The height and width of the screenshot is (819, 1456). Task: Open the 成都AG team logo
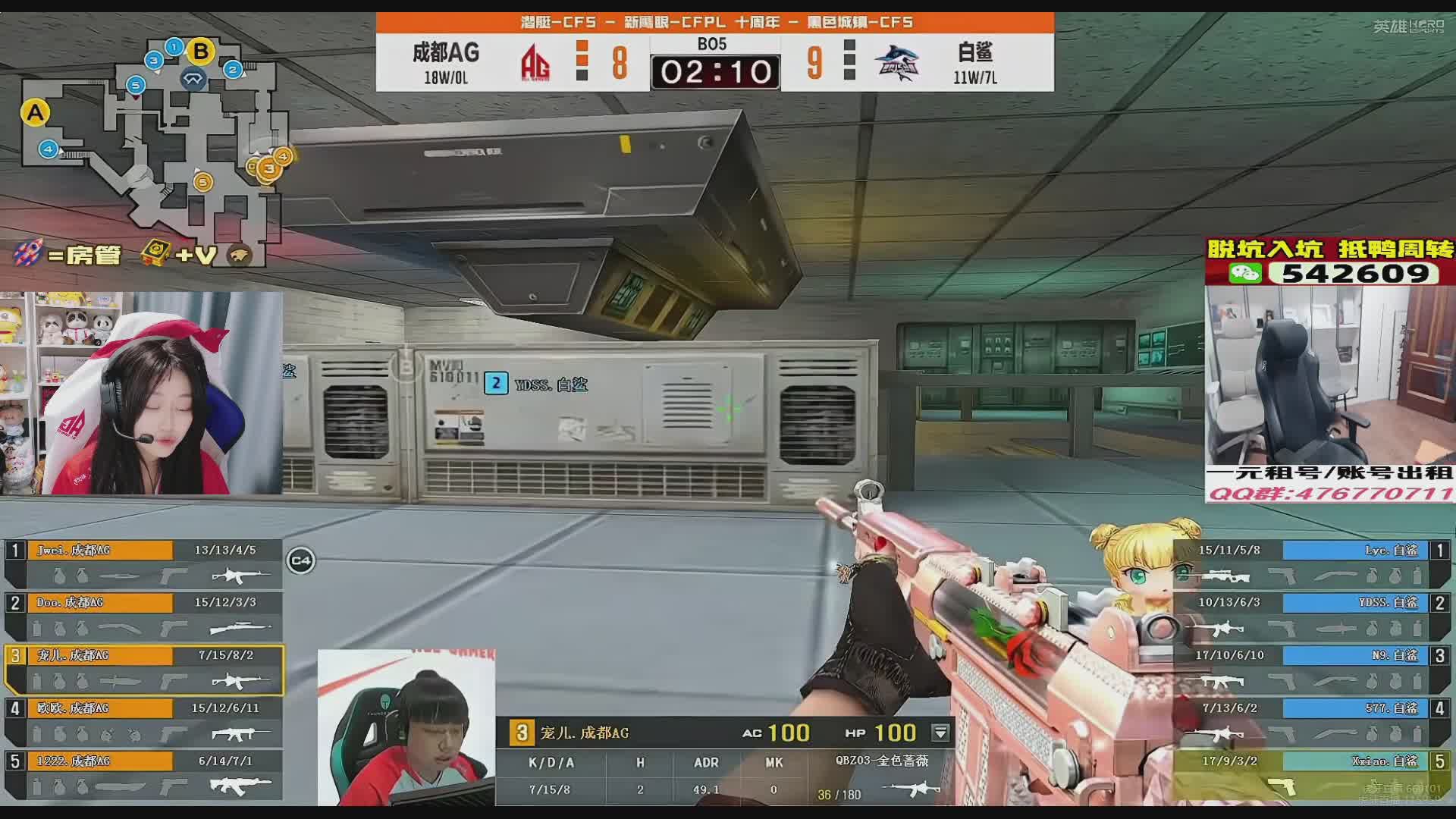pos(535,62)
